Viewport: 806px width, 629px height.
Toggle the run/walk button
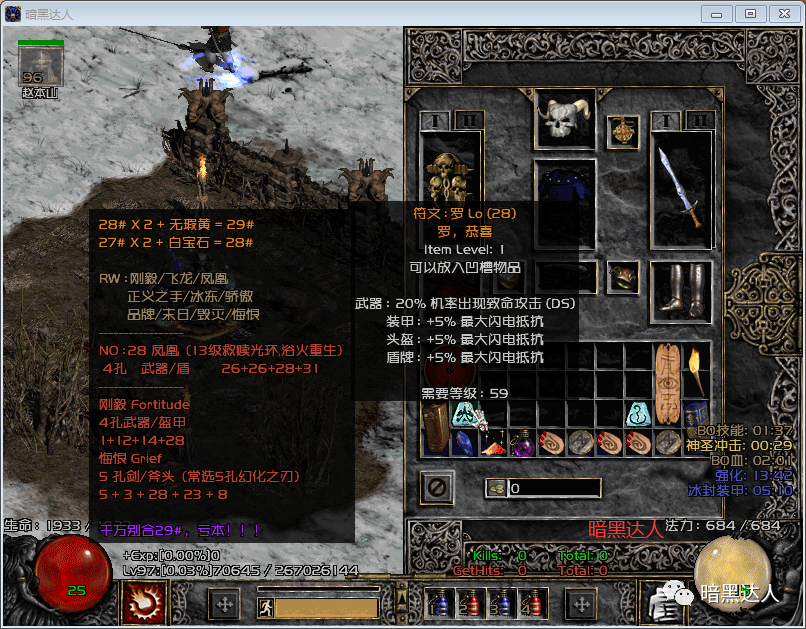(265, 607)
